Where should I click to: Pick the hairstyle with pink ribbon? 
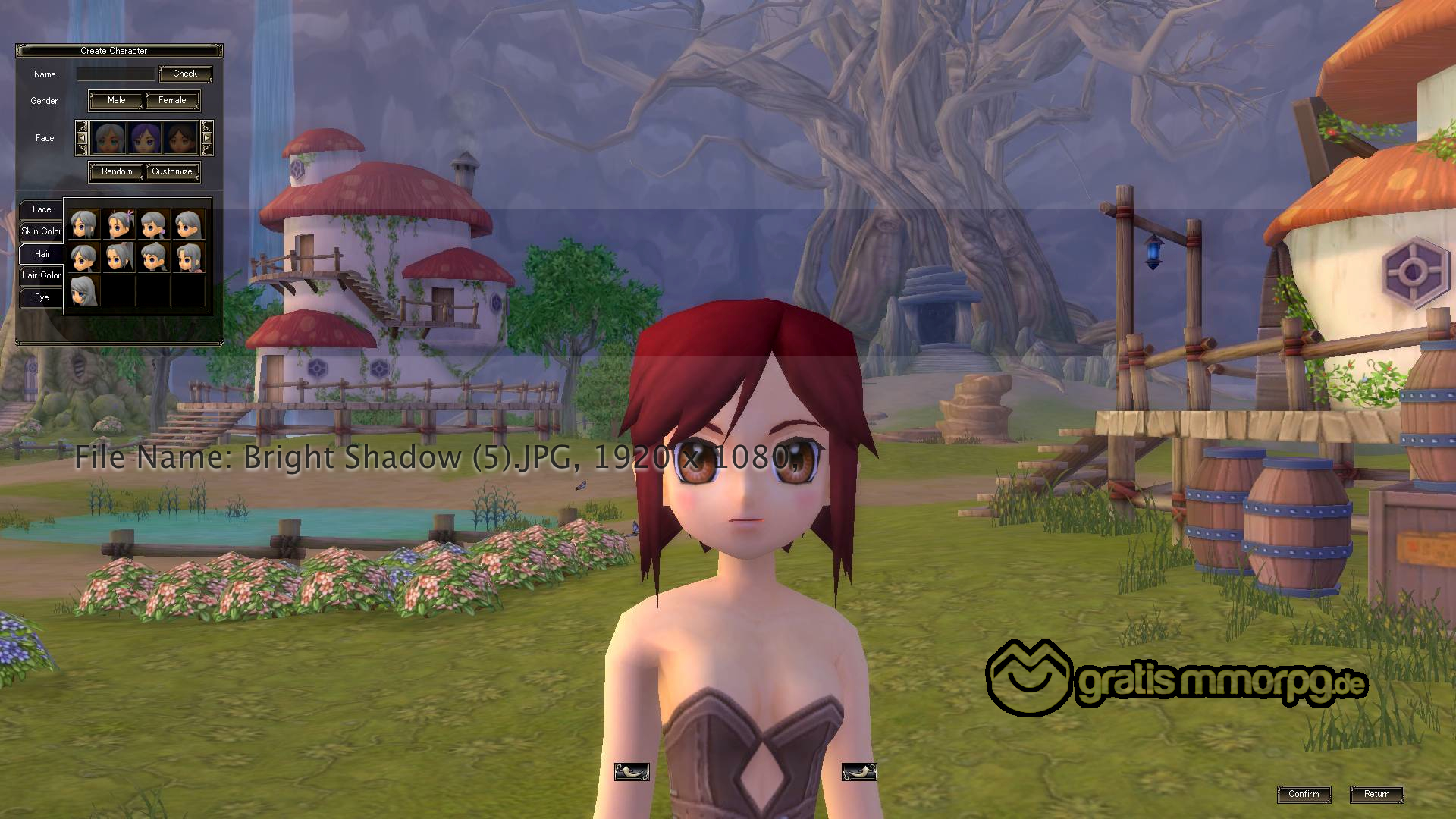point(120,225)
